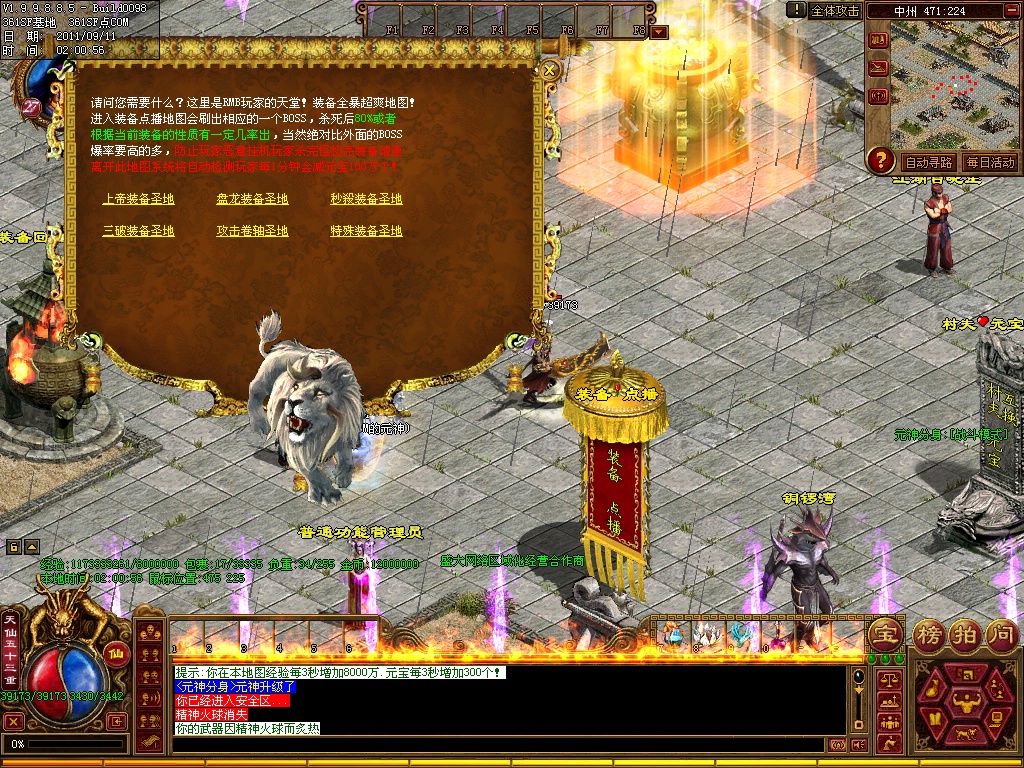Image resolution: width=1024 pixels, height=768 pixels.
Task: Choose the 上帝装备圣地 dialogue link
Action: pos(138,199)
